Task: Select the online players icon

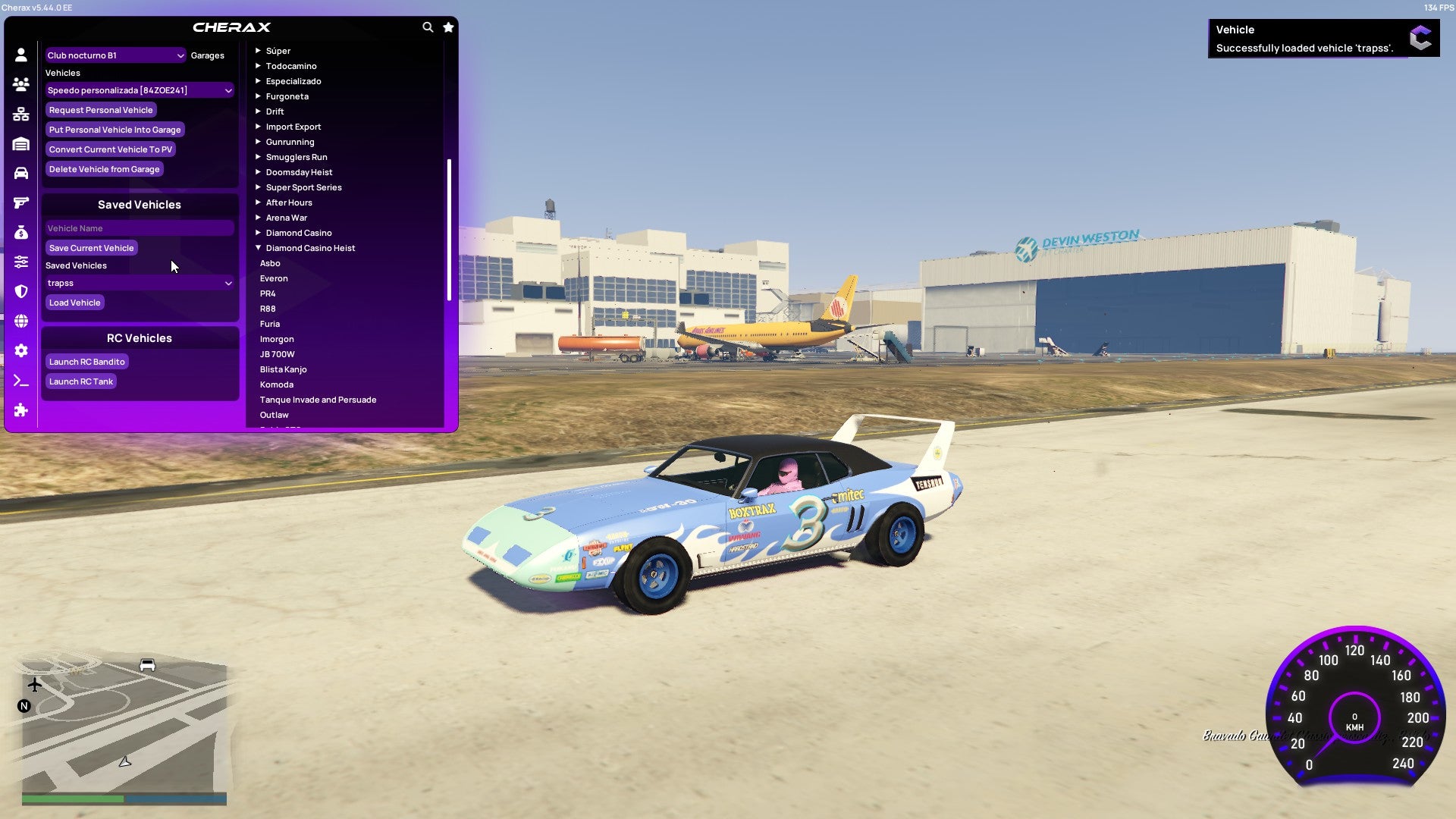Action: [20, 85]
